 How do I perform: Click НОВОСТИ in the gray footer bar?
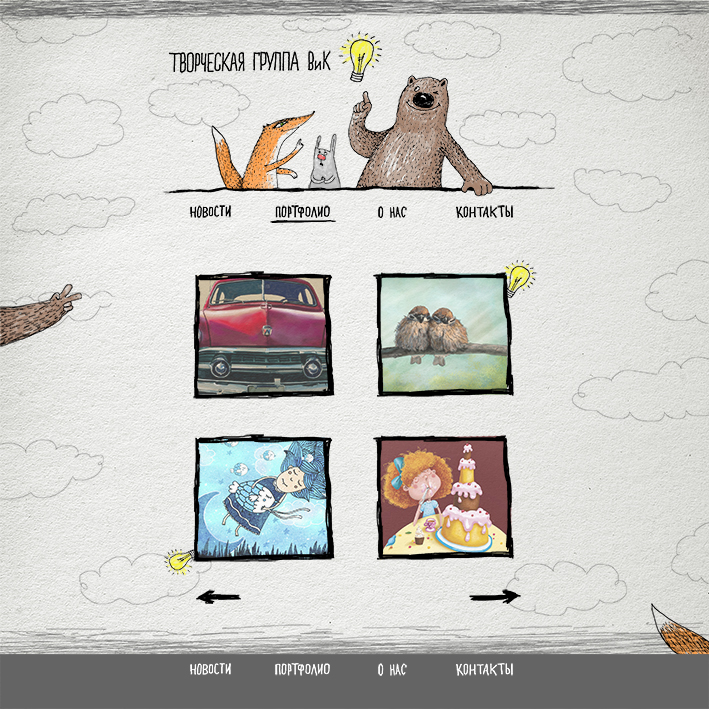tap(210, 670)
